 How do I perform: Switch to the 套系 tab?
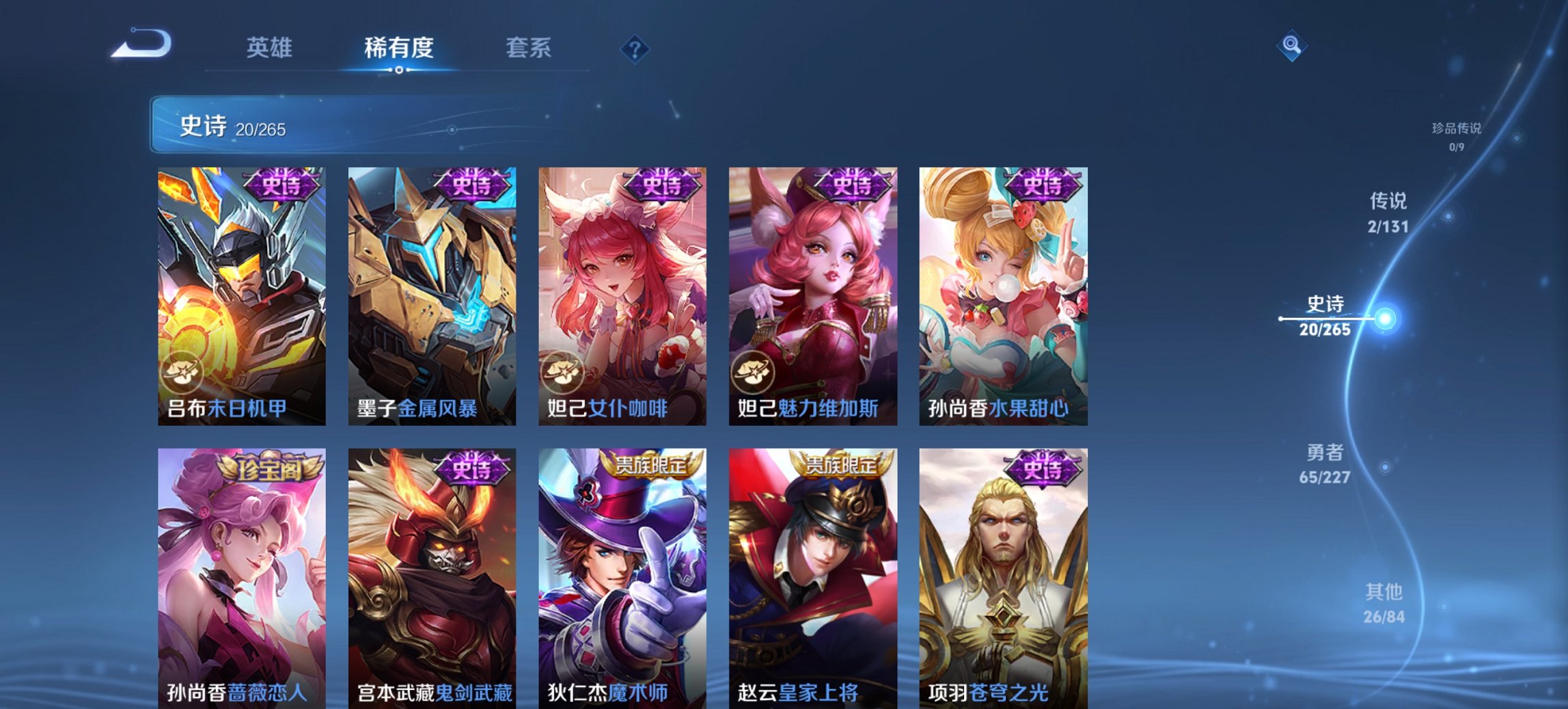pos(529,48)
